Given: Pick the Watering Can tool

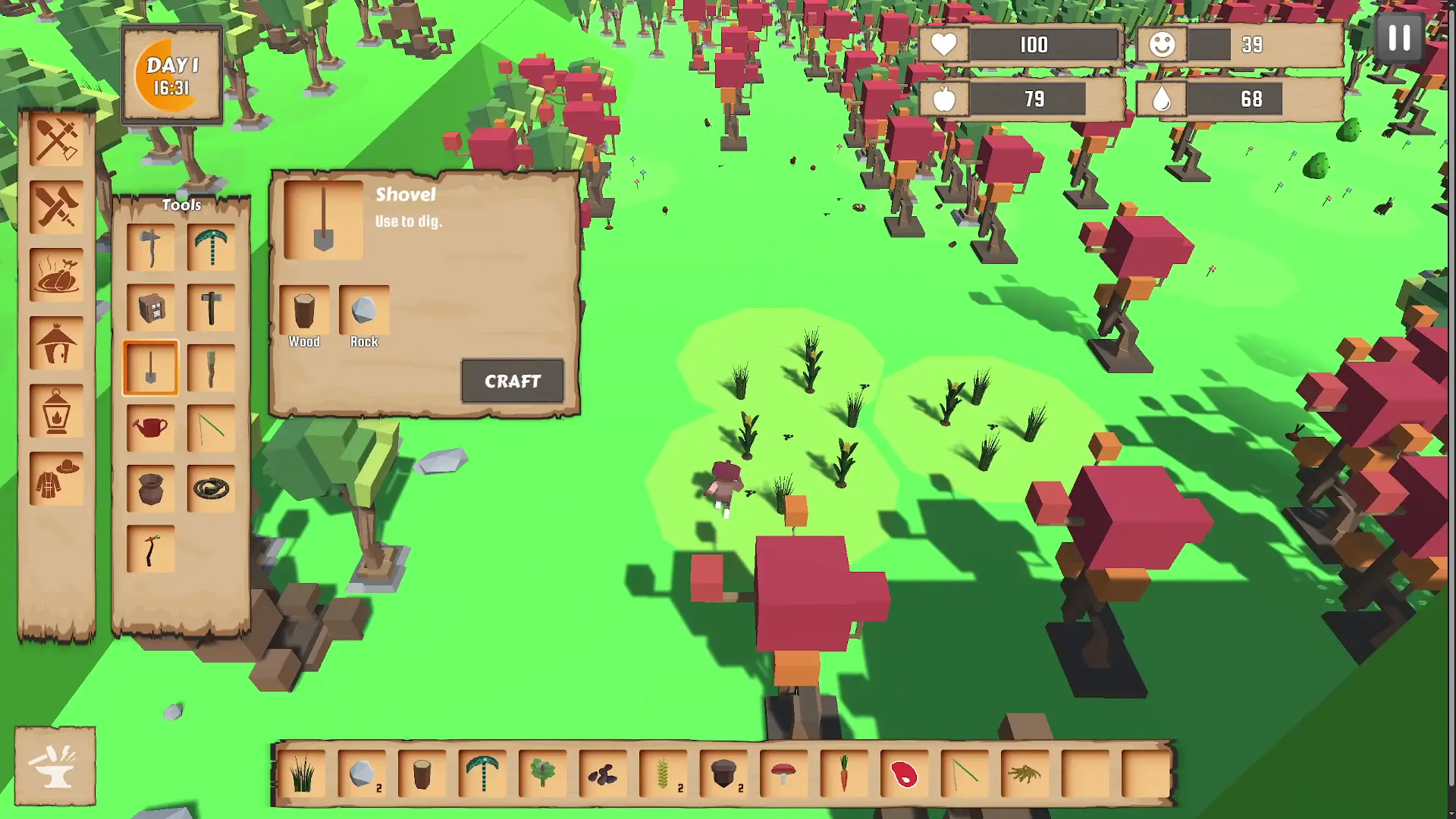Looking at the screenshot, I should [x=151, y=428].
